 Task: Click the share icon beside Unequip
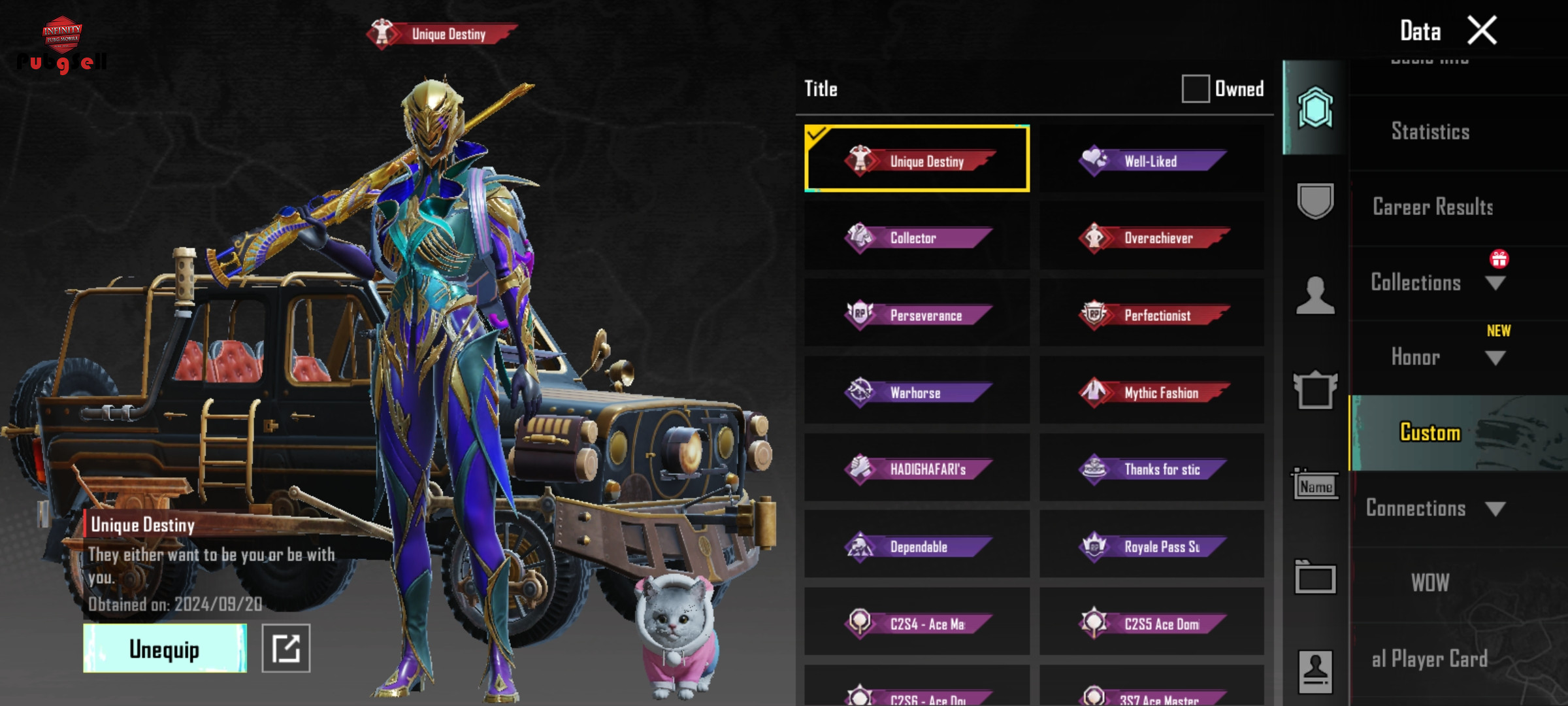pos(286,648)
